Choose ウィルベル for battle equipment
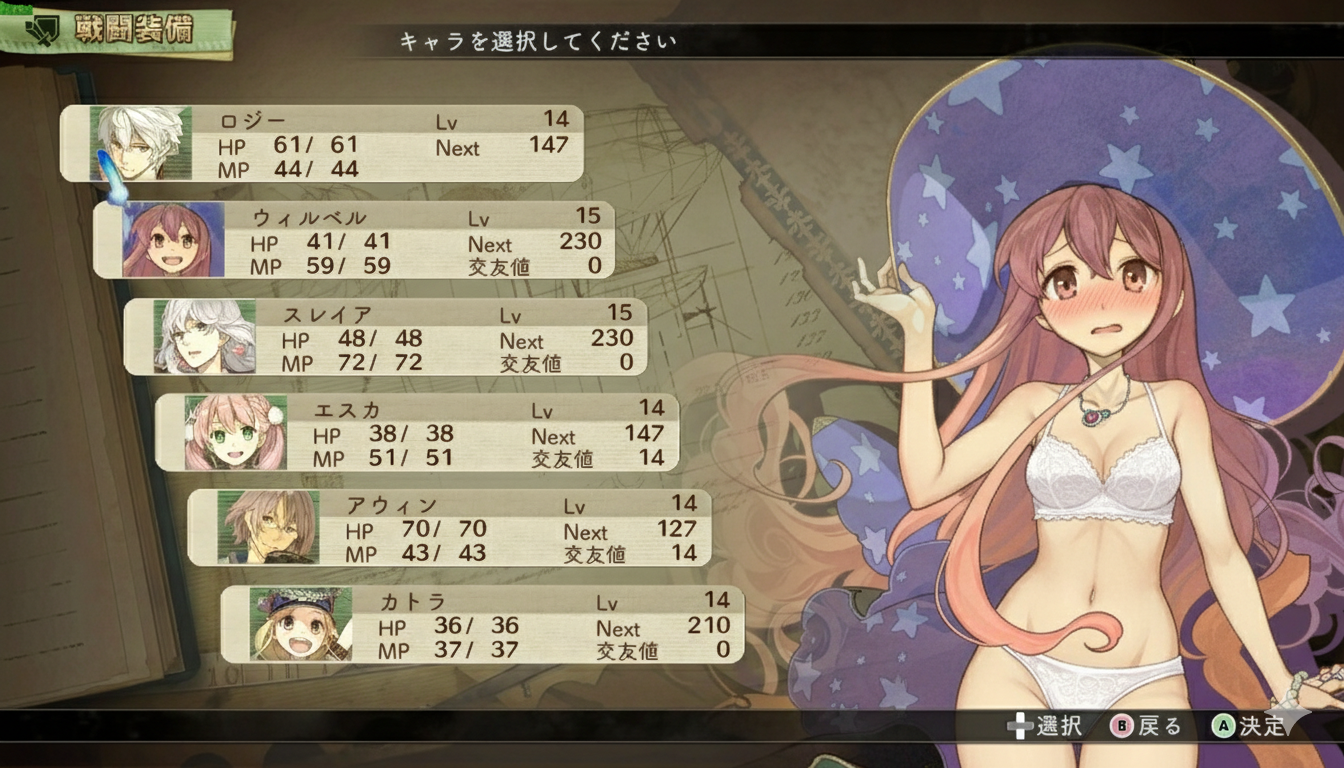This screenshot has width=1344, height=768. click(x=353, y=240)
